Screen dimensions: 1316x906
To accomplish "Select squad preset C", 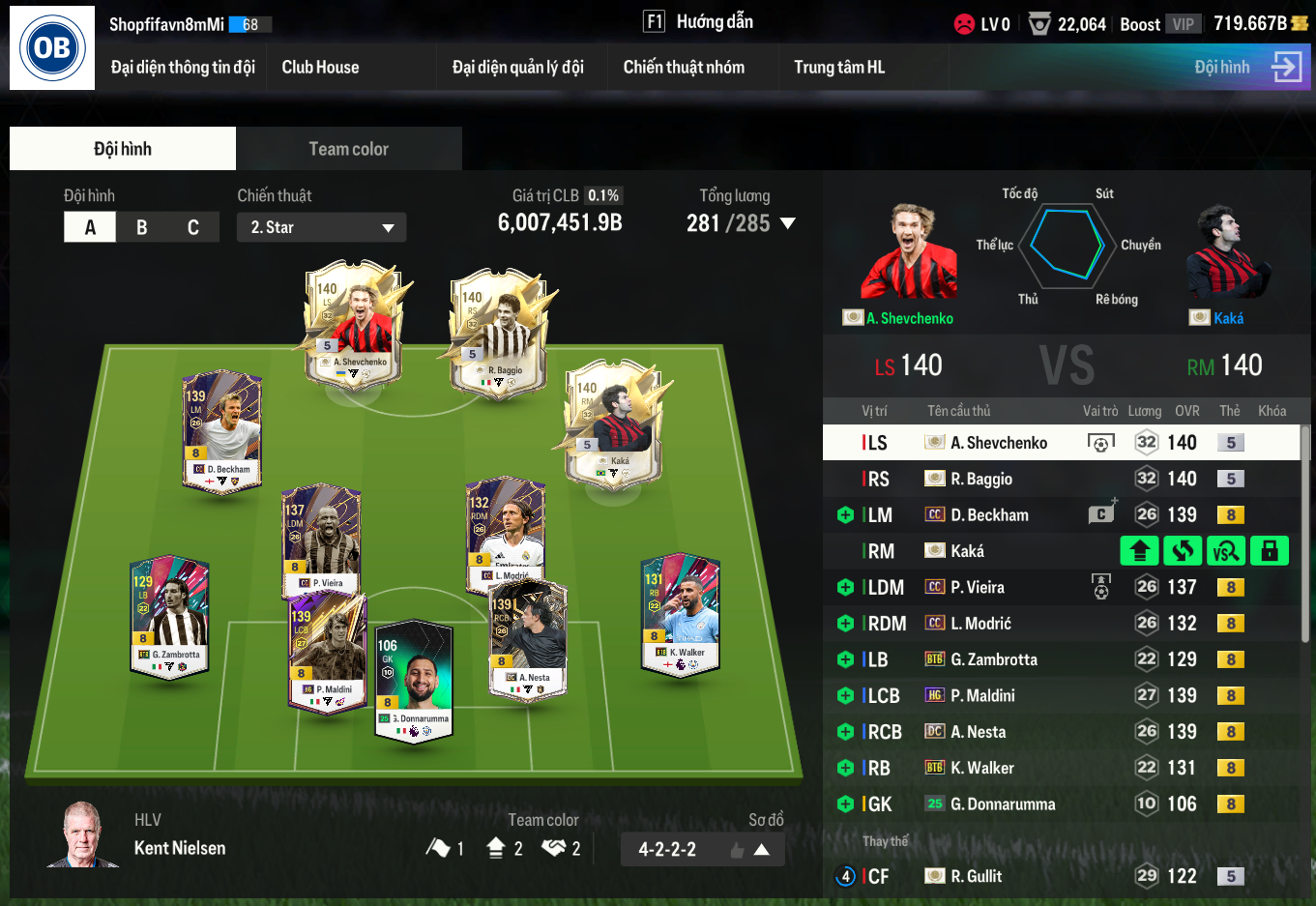I will click(x=193, y=227).
